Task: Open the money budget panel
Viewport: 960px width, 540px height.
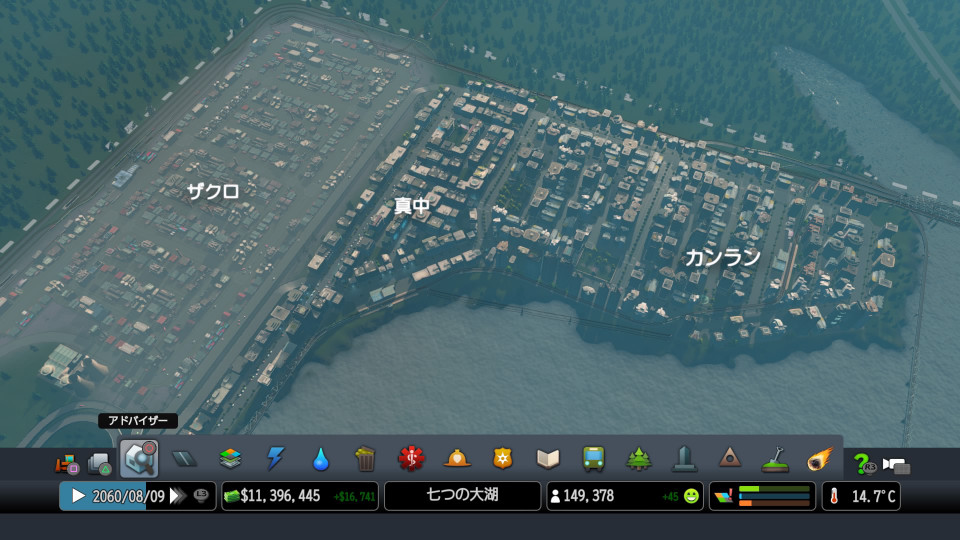Action: click(x=300, y=496)
